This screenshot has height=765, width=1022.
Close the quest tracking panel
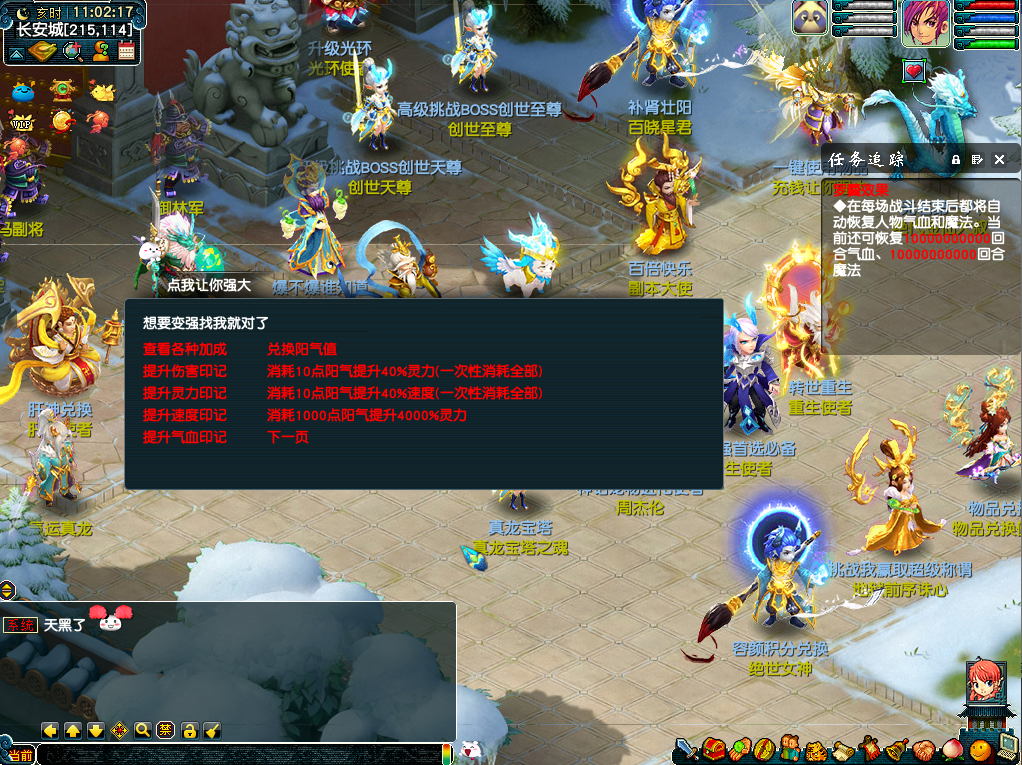tap(999, 159)
